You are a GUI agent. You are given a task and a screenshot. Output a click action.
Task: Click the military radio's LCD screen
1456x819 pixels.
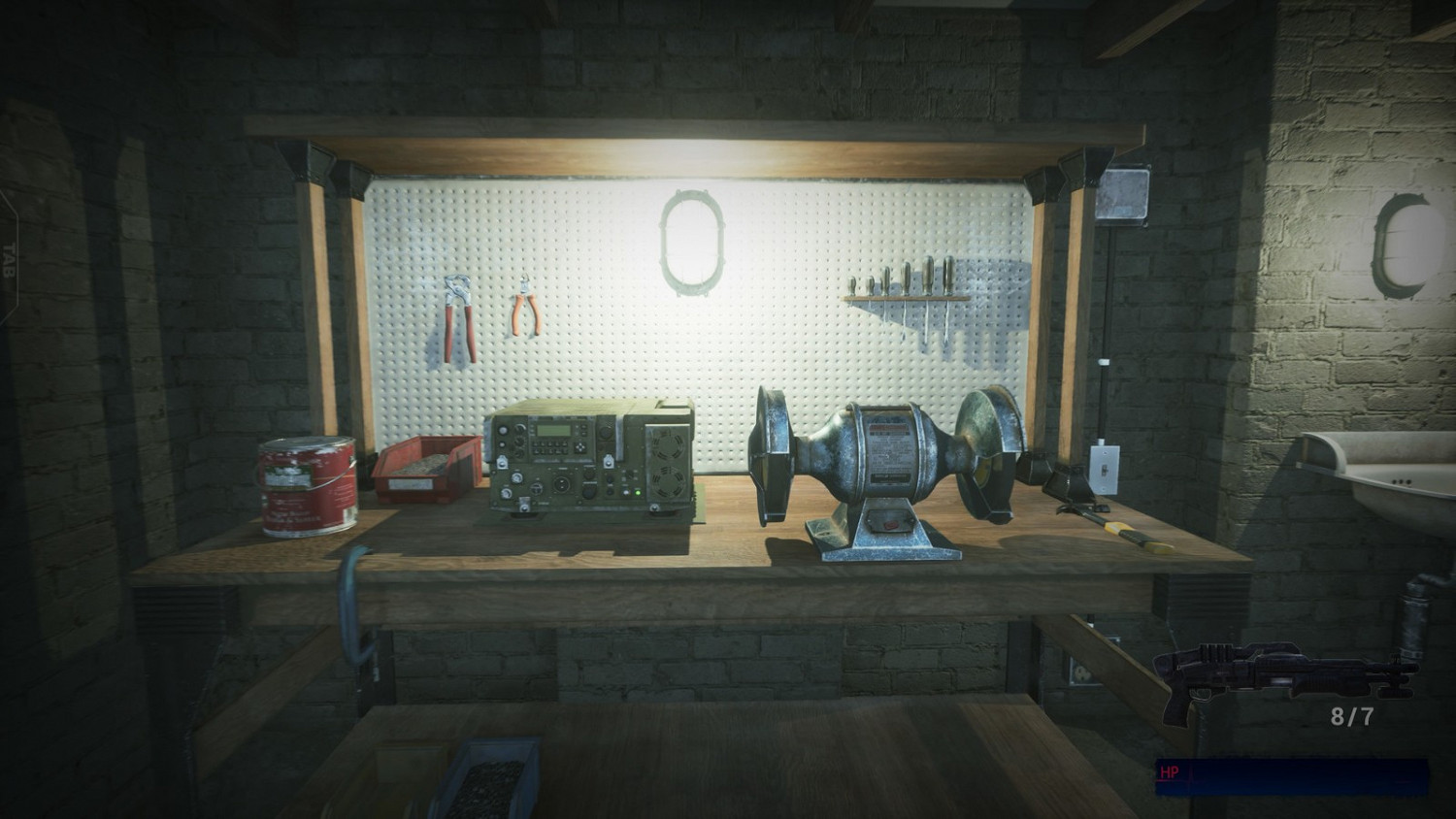tap(553, 430)
